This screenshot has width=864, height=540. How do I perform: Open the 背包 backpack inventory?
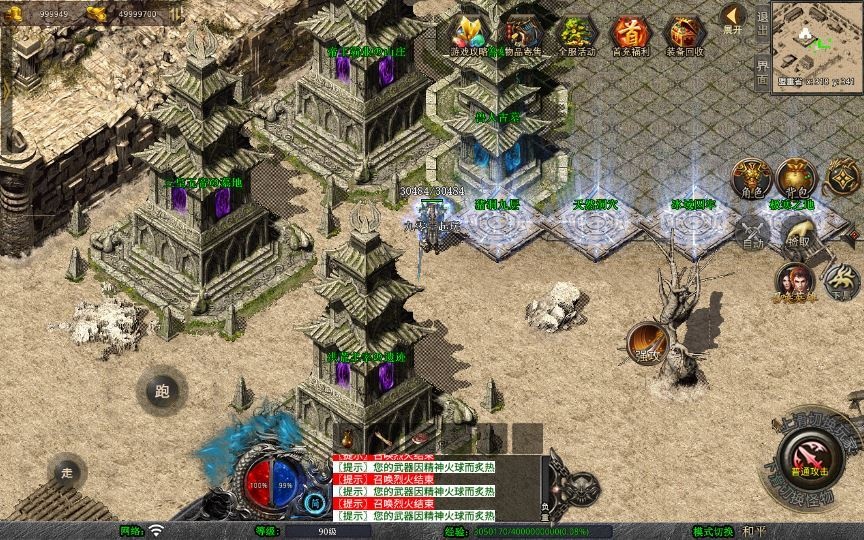coord(797,178)
